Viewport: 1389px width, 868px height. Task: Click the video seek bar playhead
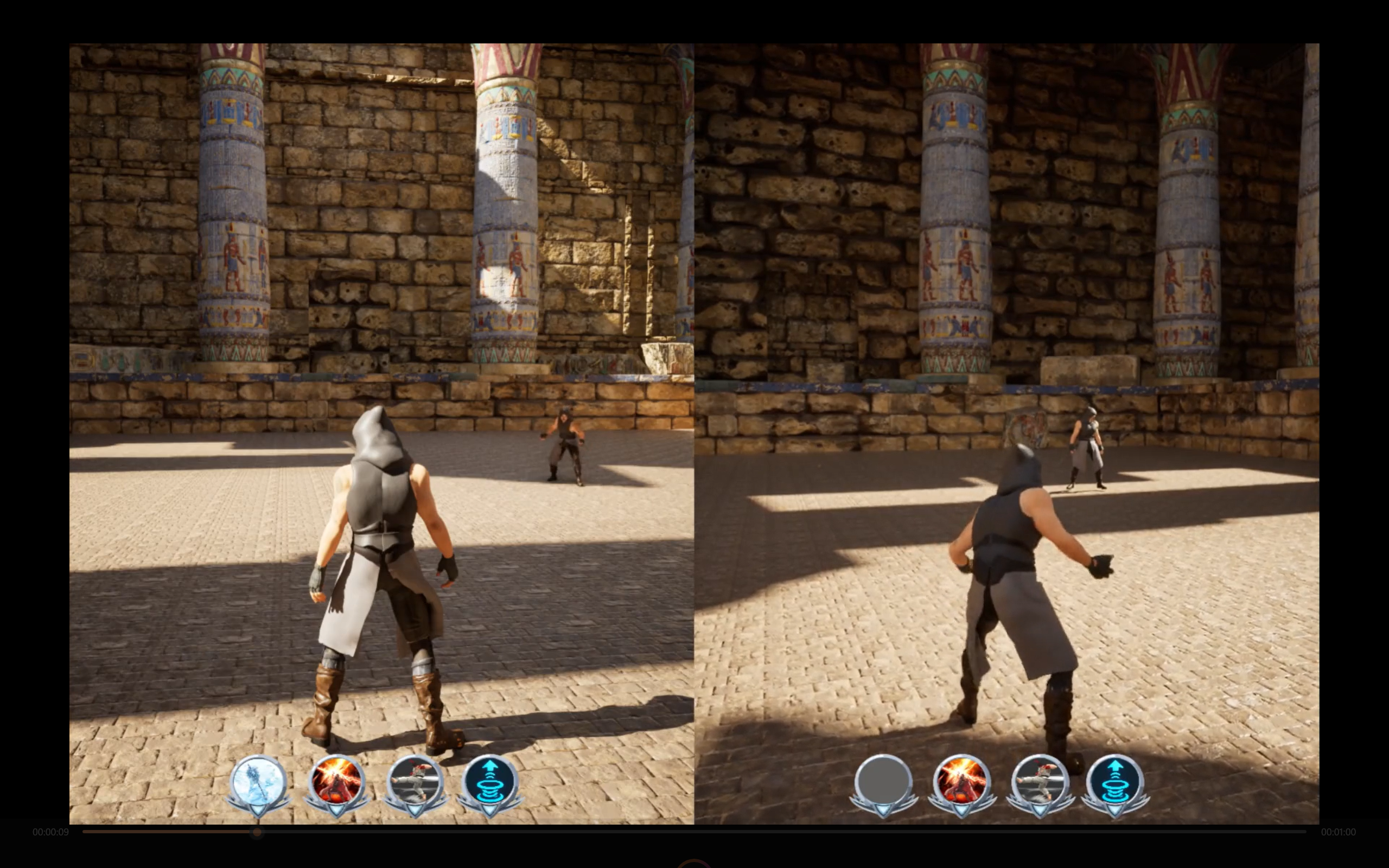point(257,832)
